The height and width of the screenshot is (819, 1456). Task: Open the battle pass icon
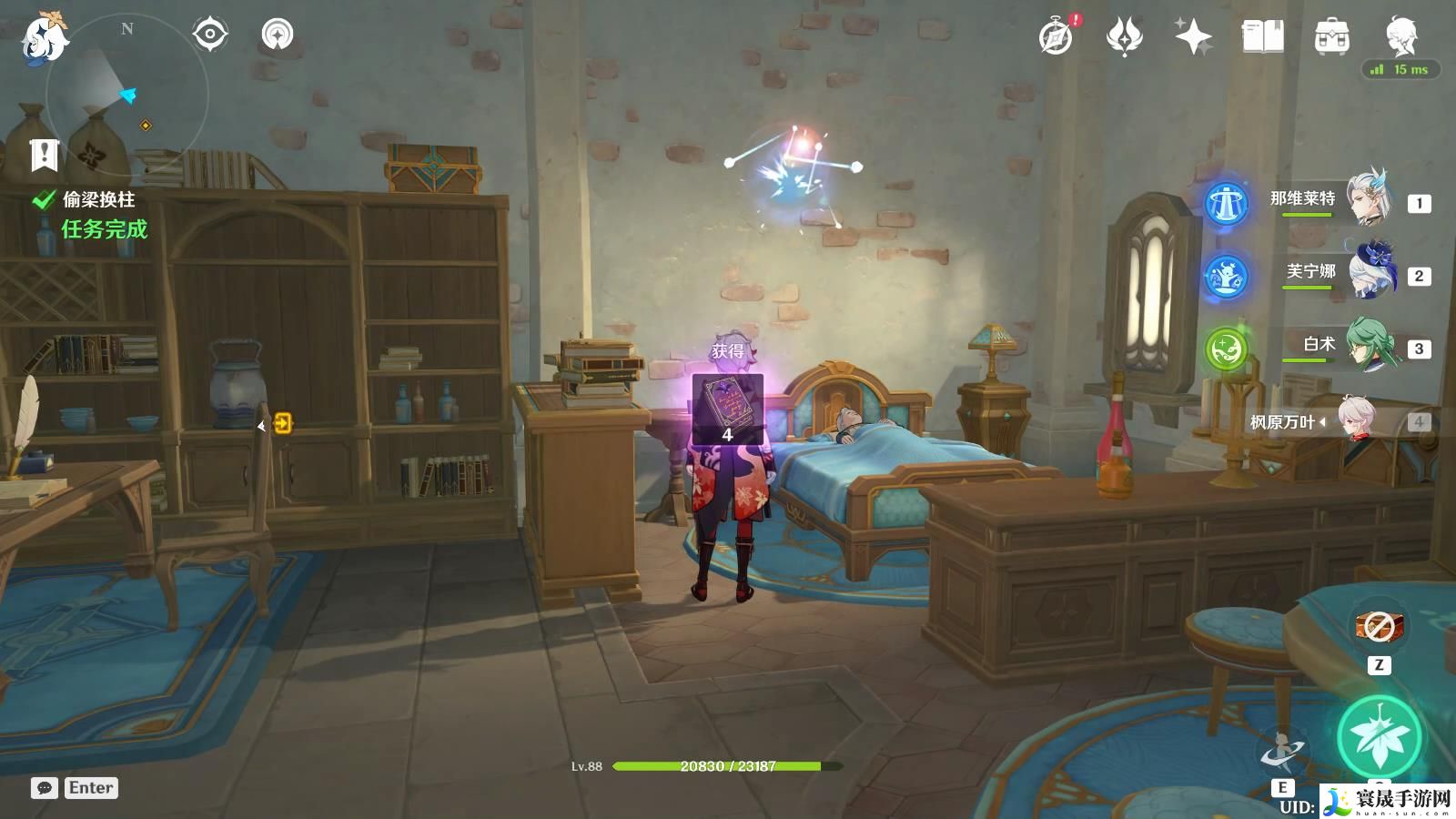click(x=1125, y=37)
